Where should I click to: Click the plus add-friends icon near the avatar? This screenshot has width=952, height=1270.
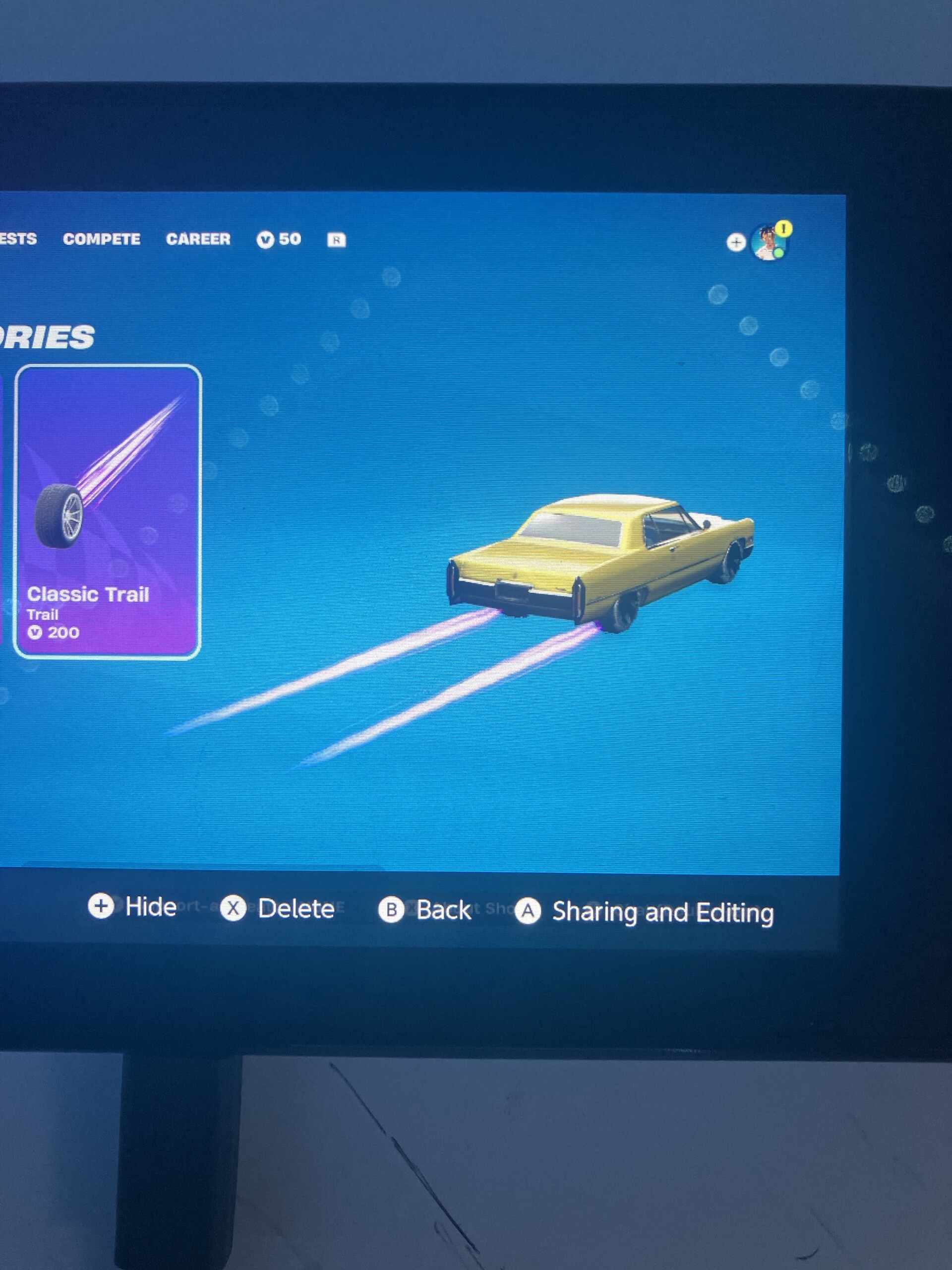coord(736,244)
